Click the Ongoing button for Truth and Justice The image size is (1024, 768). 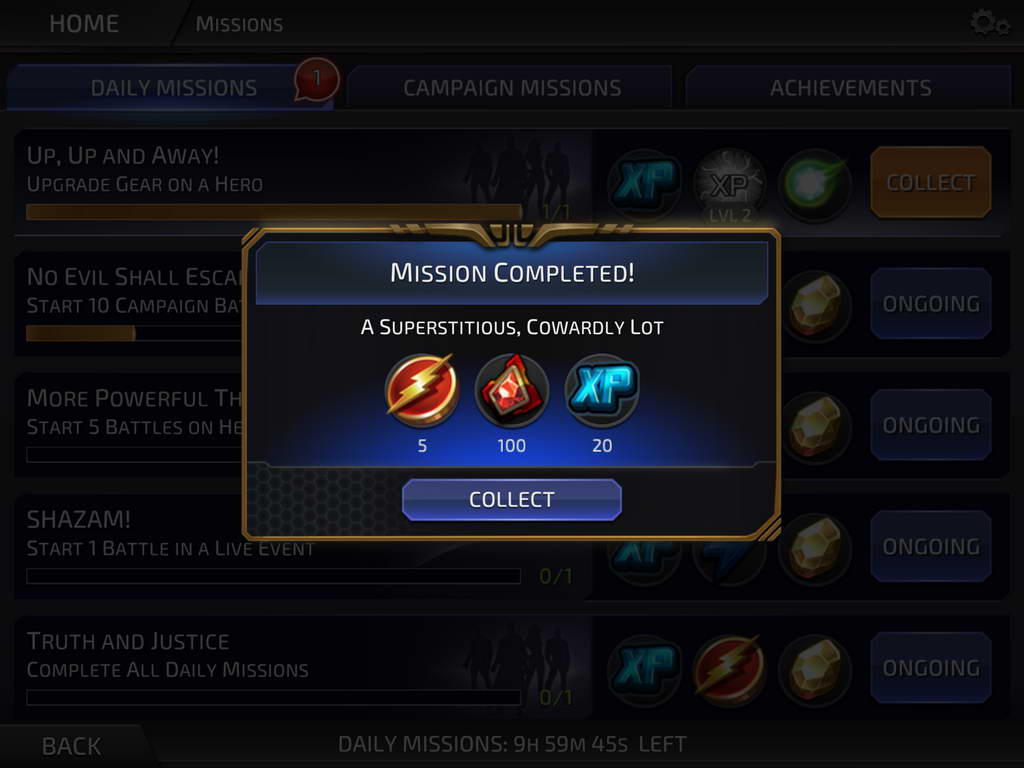tap(930, 668)
